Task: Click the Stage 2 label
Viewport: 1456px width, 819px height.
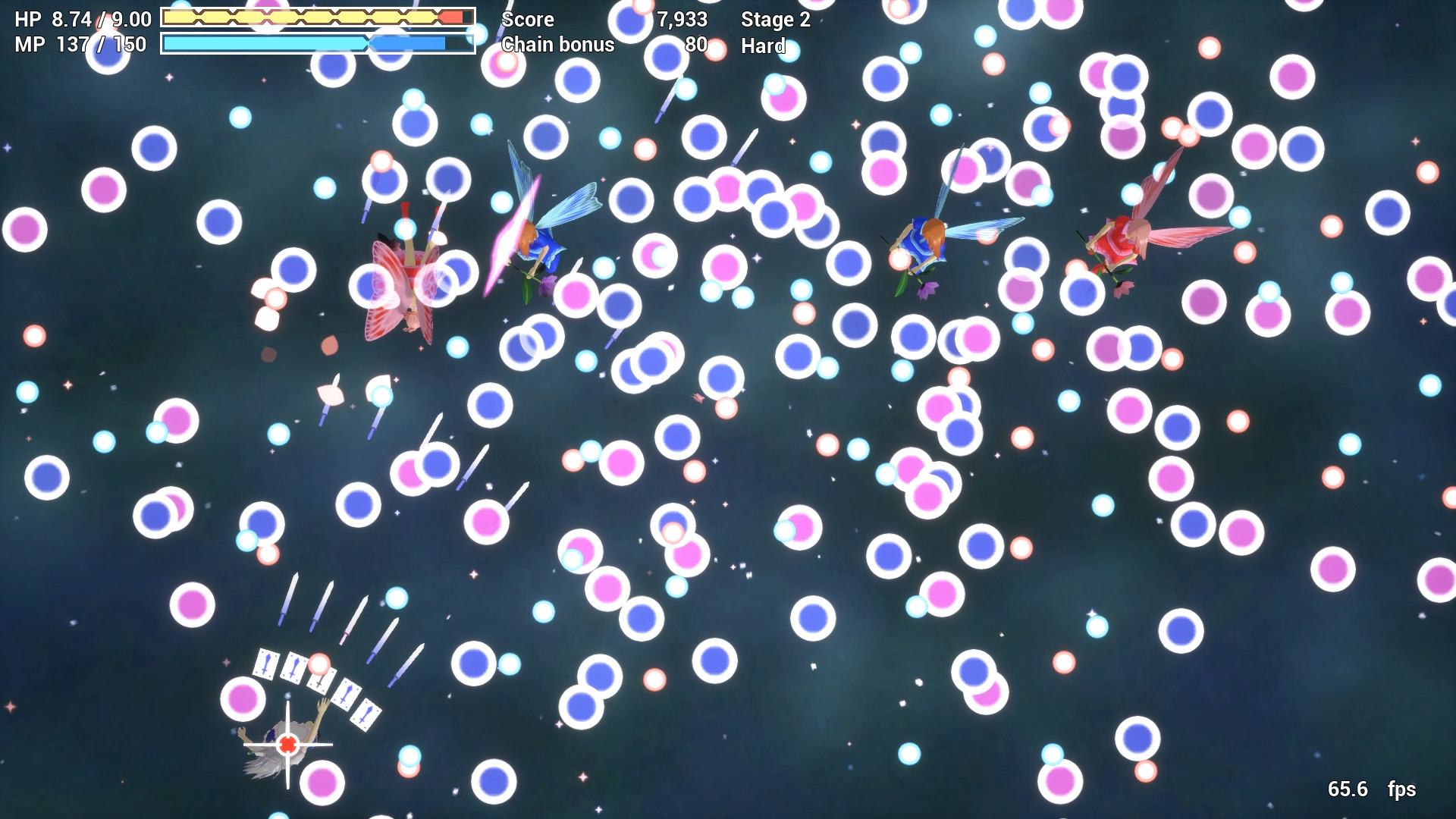Action: coord(775,20)
